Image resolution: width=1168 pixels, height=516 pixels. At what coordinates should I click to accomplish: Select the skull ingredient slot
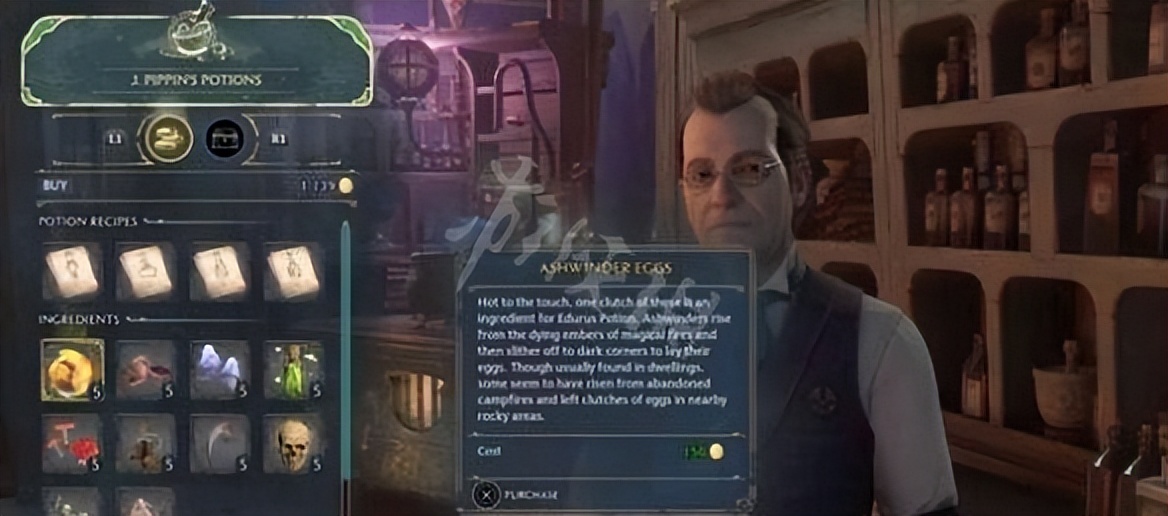(x=293, y=443)
